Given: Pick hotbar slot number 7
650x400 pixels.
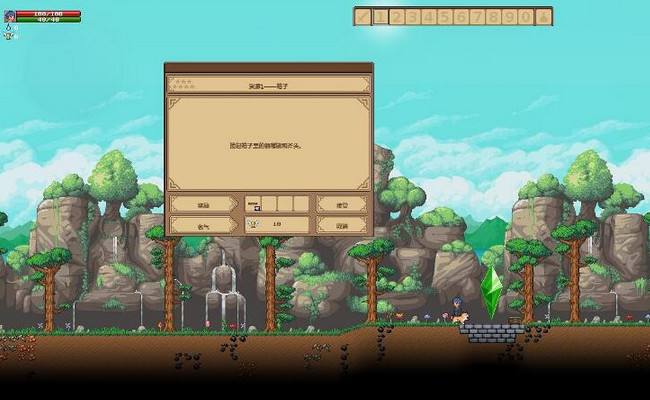Looking at the screenshot, I should [477, 16].
